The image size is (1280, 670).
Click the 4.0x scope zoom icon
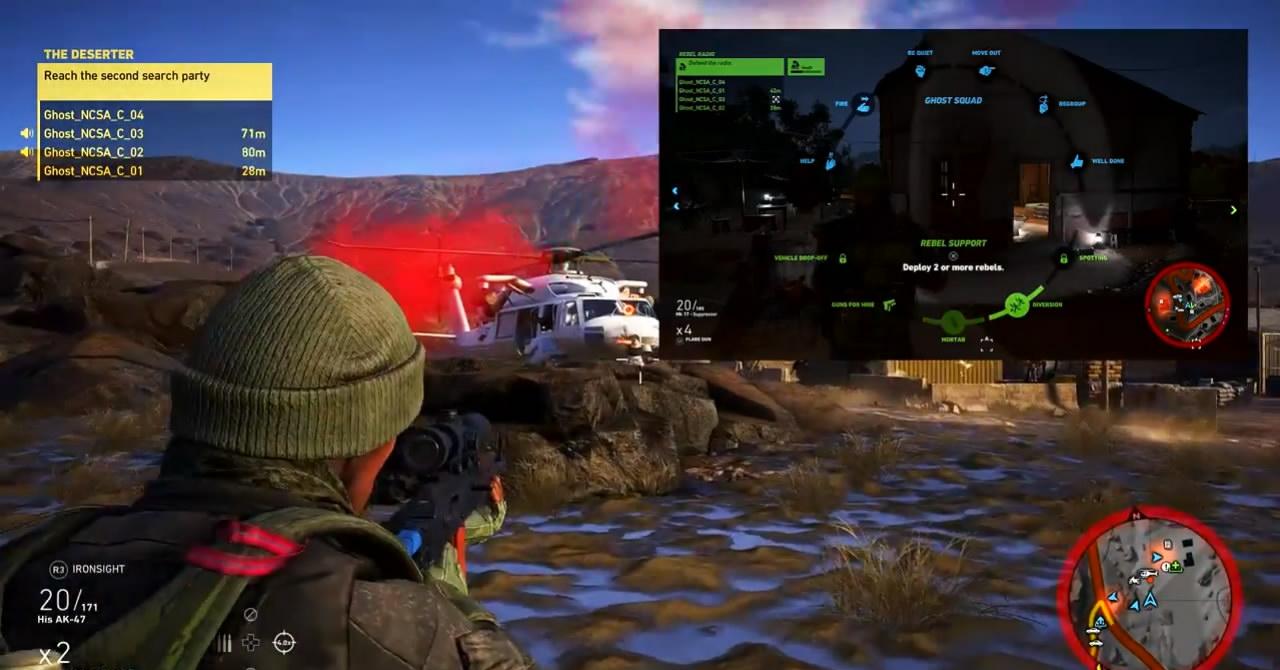point(284,642)
